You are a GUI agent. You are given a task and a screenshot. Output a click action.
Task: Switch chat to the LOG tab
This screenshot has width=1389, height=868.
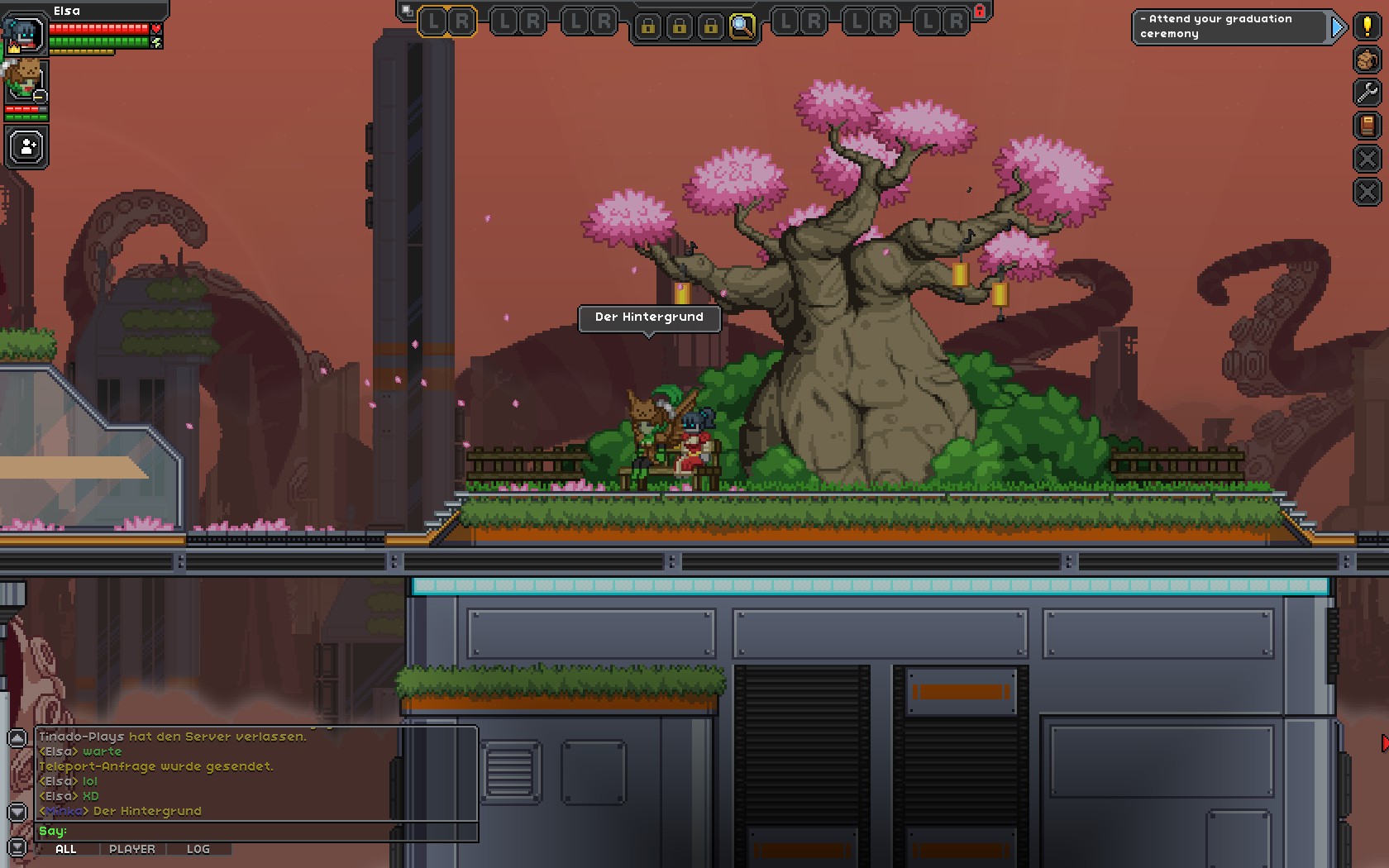coord(198,849)
